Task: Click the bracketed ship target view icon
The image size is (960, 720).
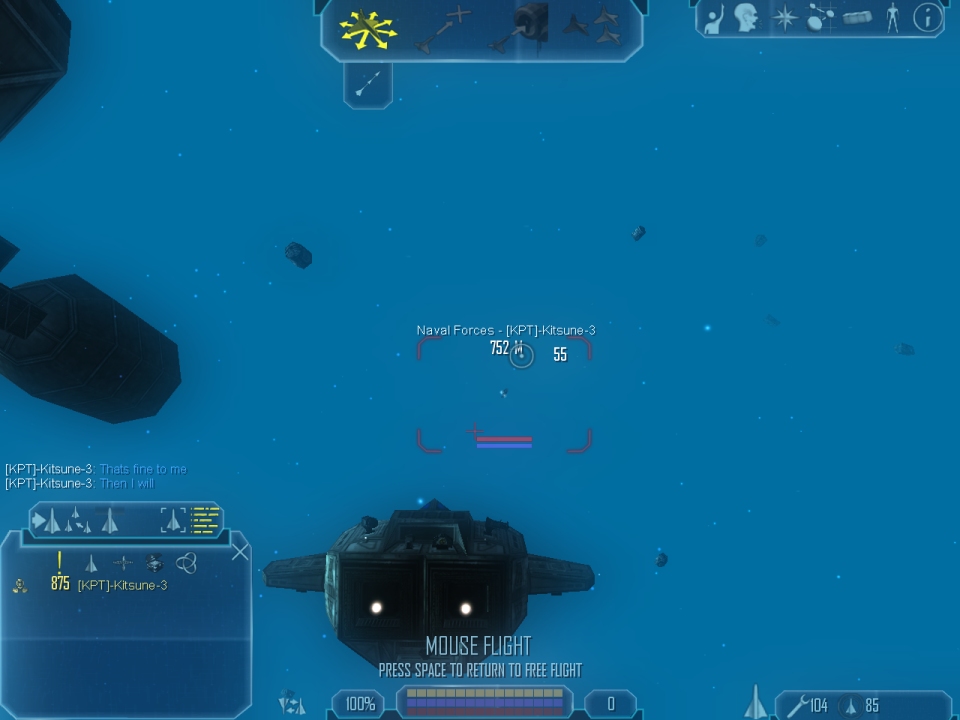Action: [x=174, y=520]
